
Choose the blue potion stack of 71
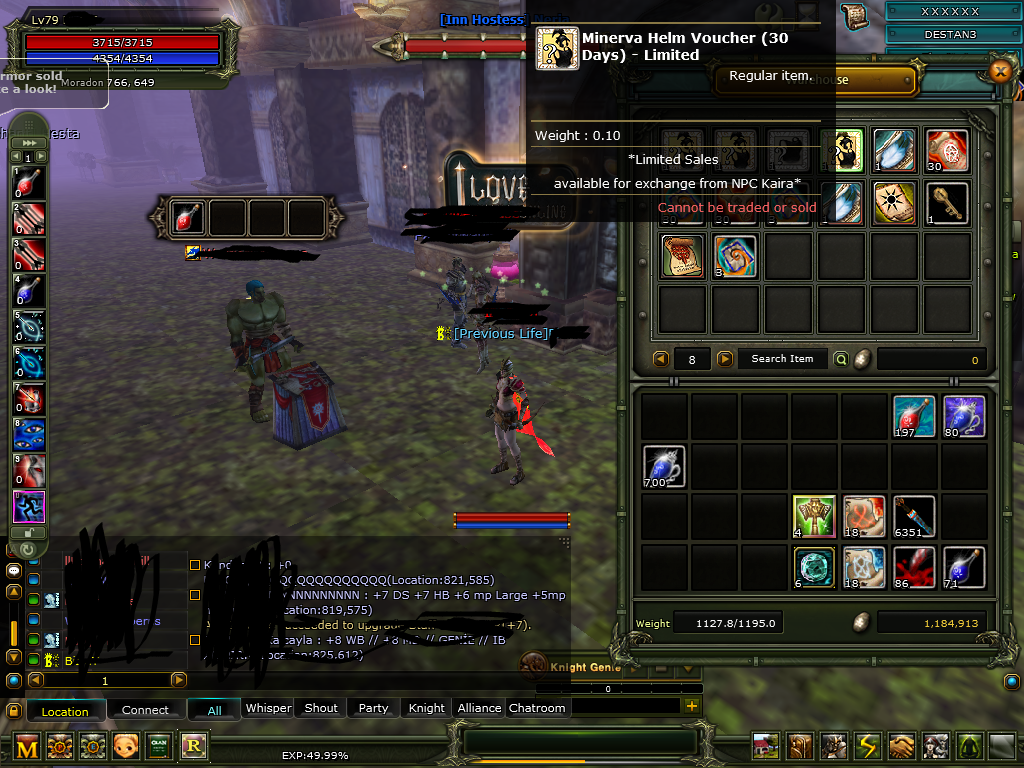click(x=964, y=566)
